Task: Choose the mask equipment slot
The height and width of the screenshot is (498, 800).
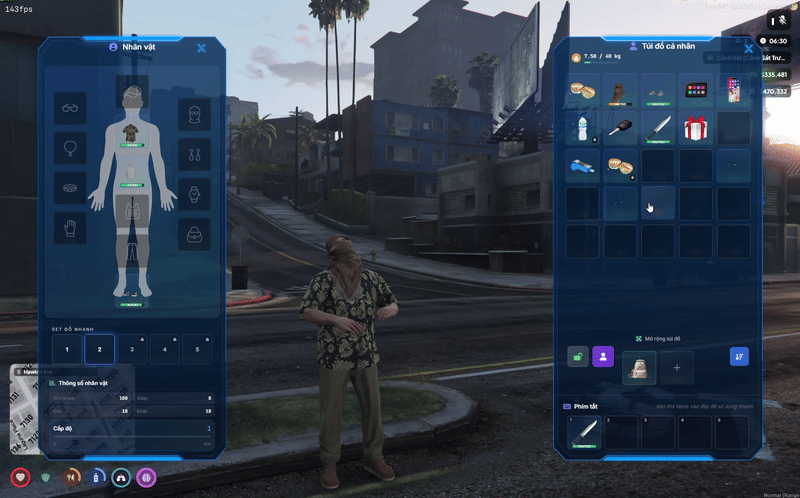Action: [x=194, y=115]
